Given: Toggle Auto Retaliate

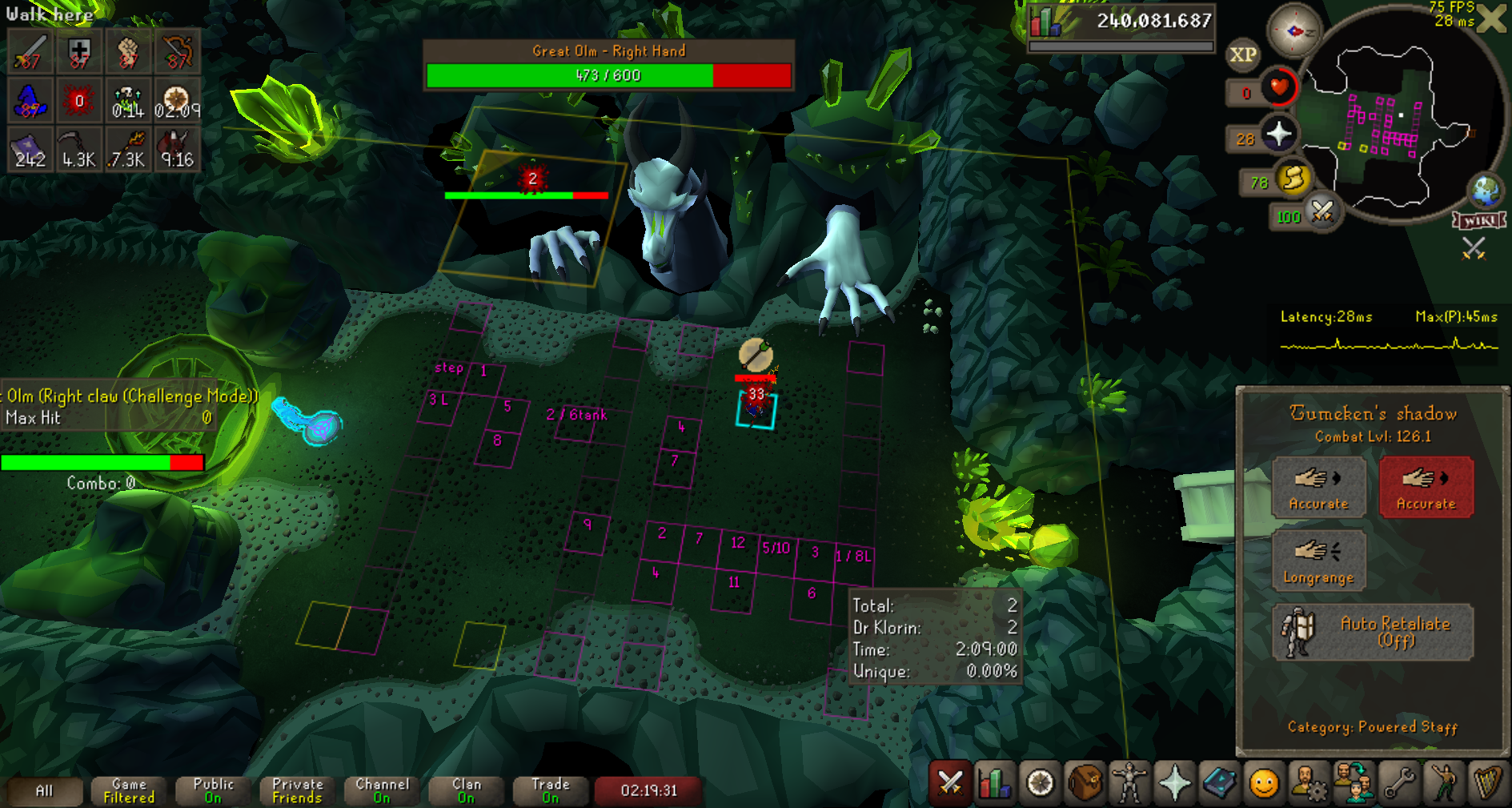Looking at the screenshot, I should pyautogui.click(x=1372, y=632).
